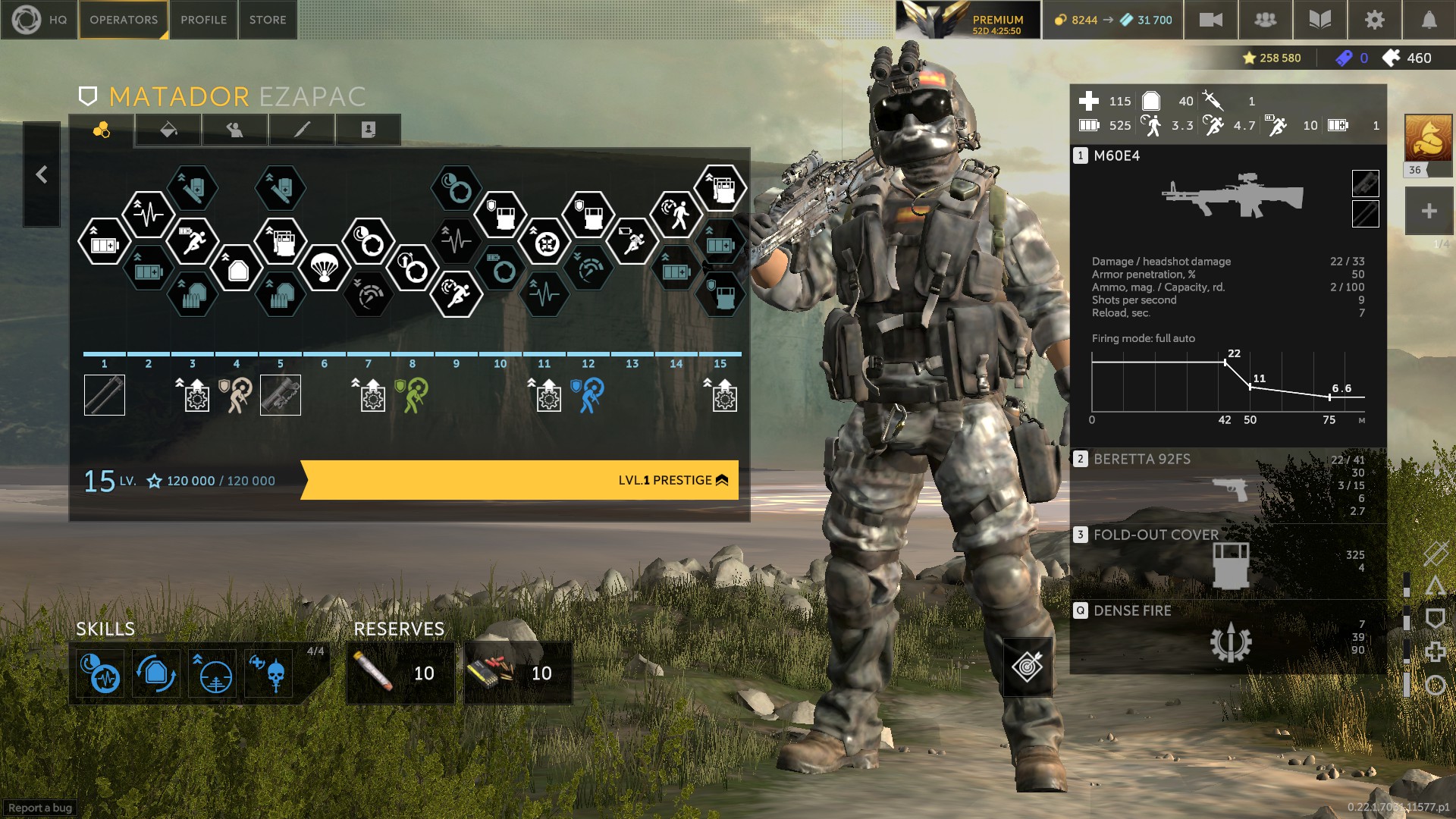Select the Beretta 92FS sidearm

click(x=1227, y=485)
